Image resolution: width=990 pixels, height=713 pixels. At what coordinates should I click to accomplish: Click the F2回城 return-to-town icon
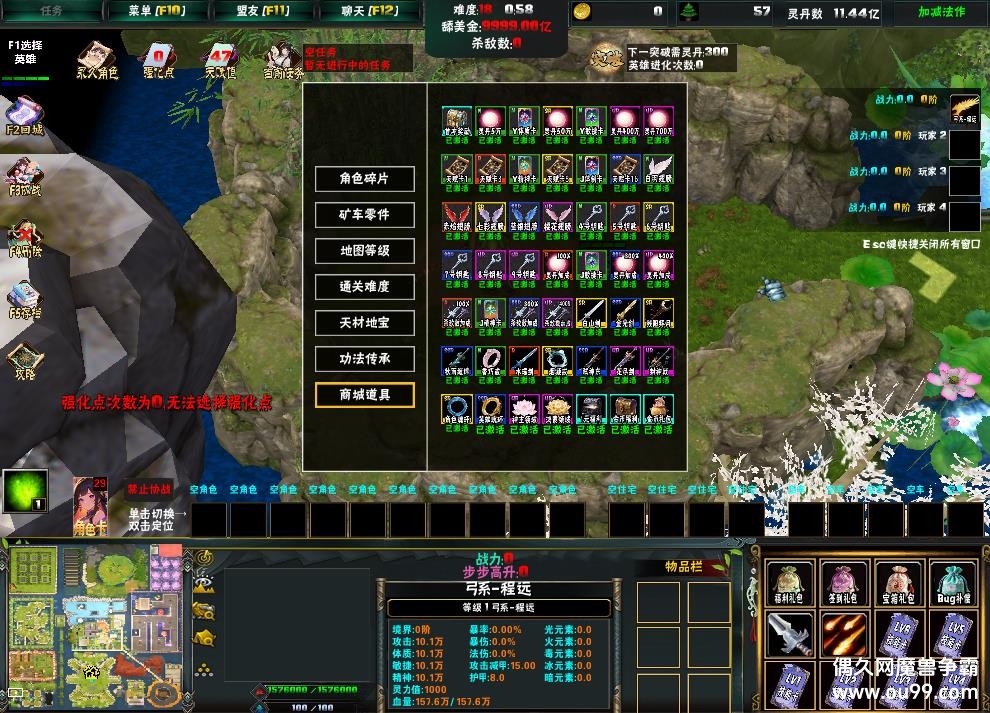pyautogui.click(x=25, y=115)
